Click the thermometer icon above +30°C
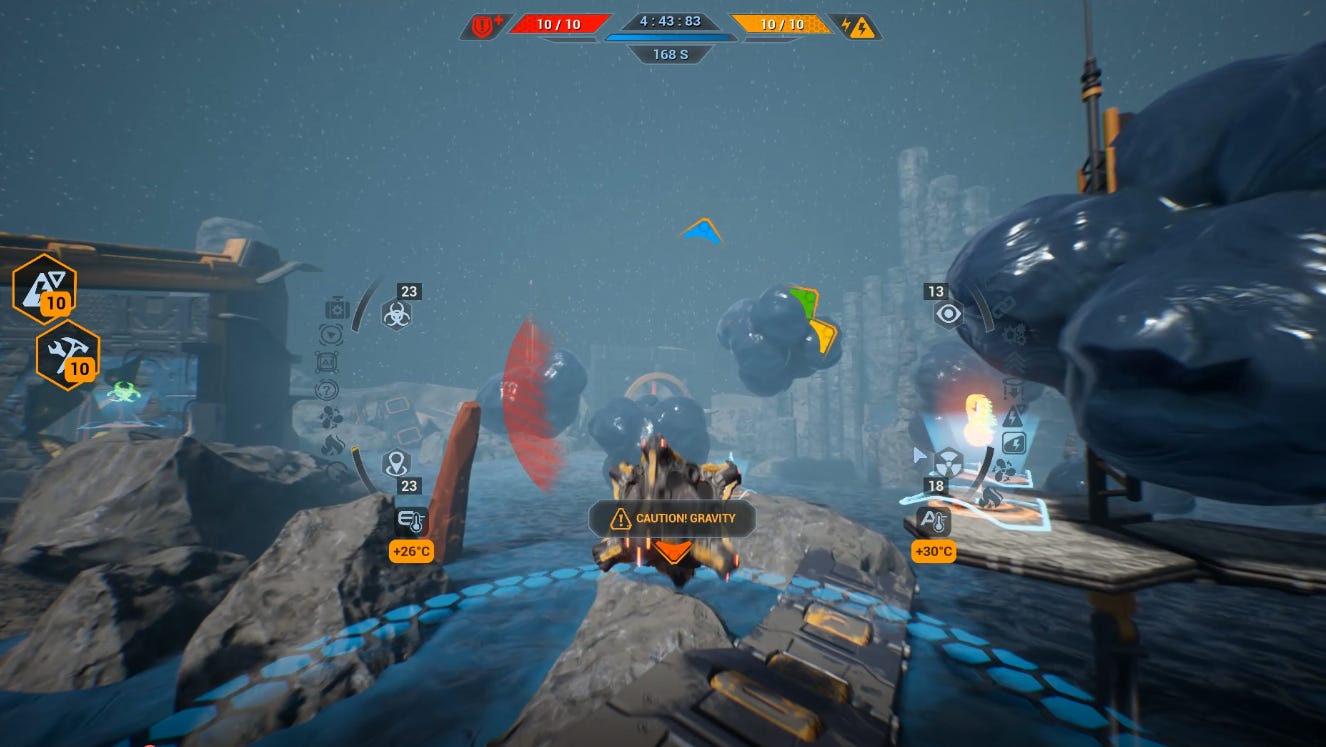 tap(932, 521)
